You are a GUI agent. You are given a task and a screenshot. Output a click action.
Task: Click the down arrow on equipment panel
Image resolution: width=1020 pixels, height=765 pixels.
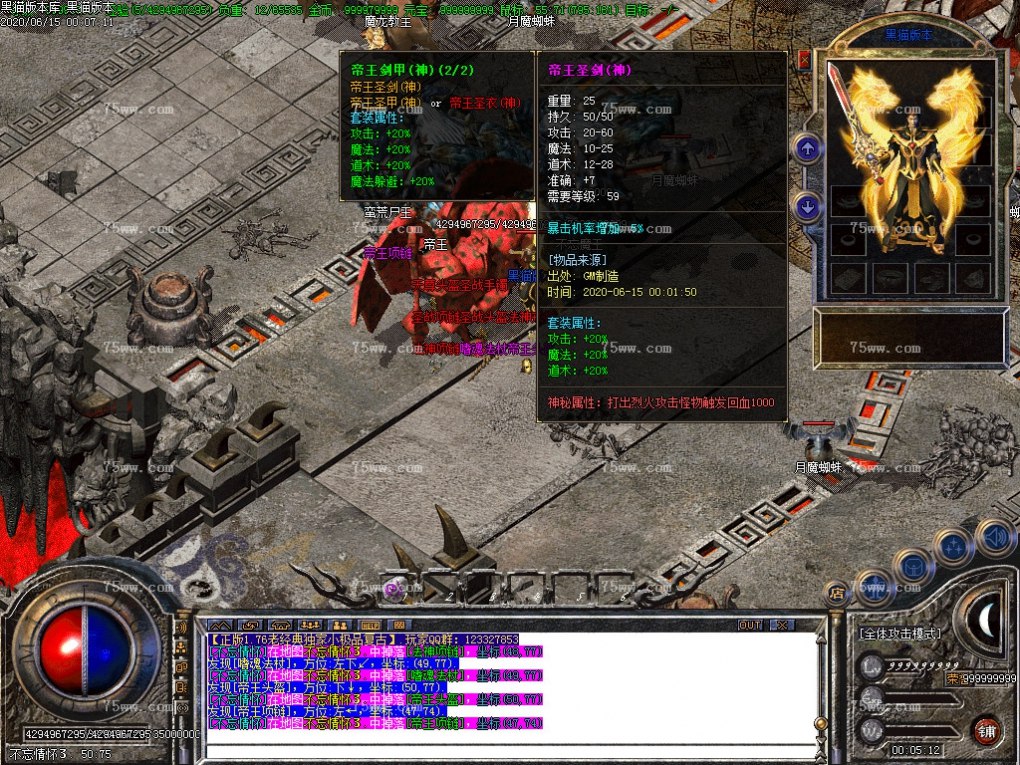(807, 207)
